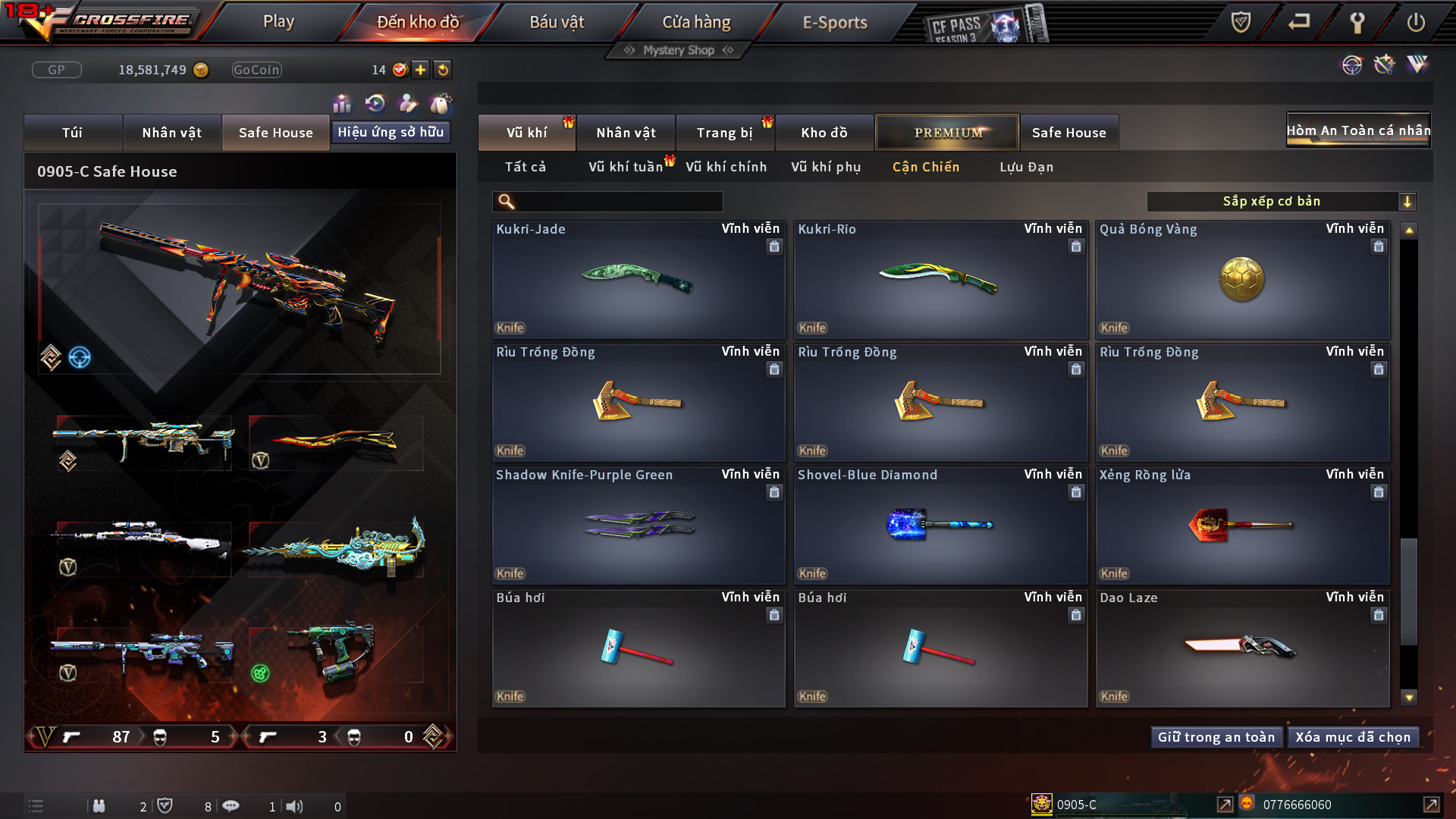Pick the Shovel-Blue Diamond item
This screenshot has width=1456, height=819.
940,526
